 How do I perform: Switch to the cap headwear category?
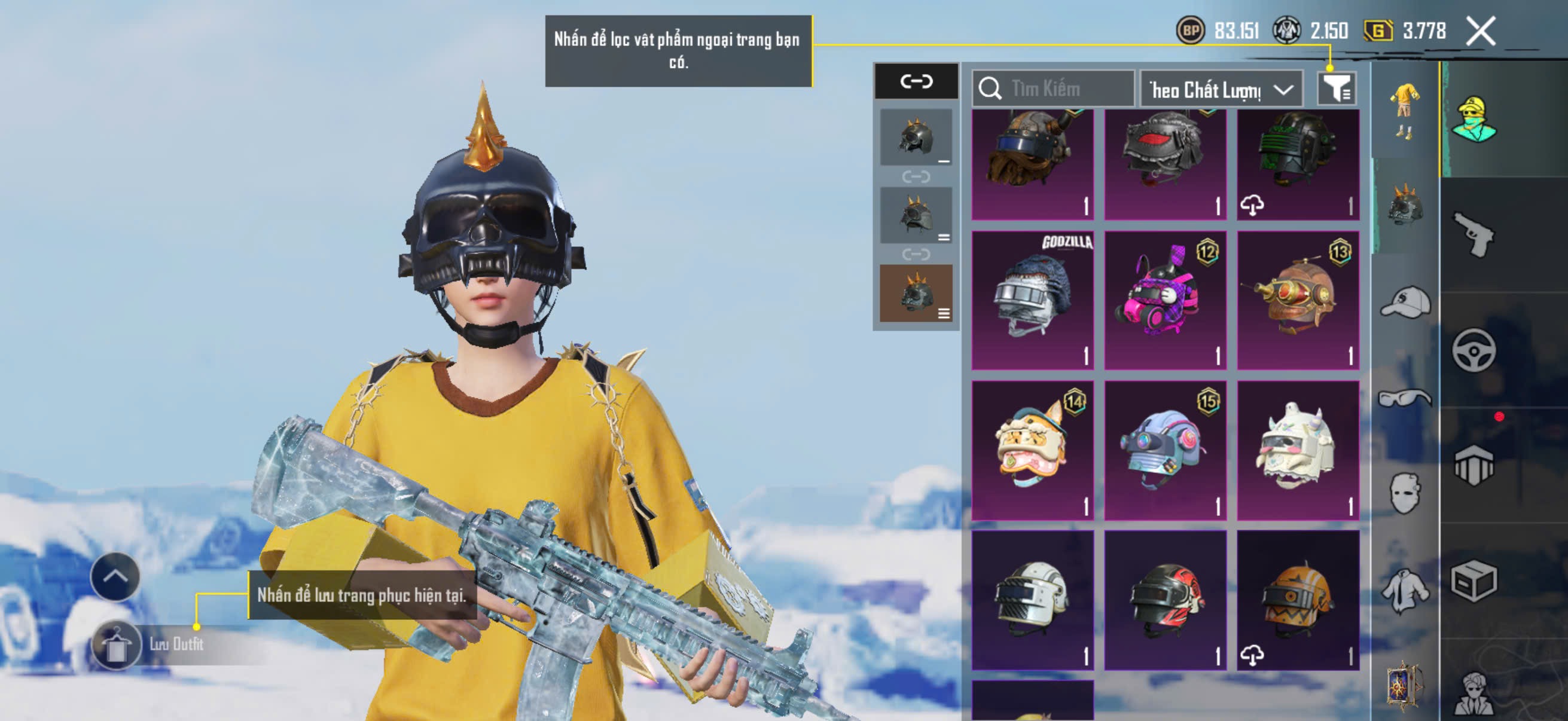[x=1405, y=303]
